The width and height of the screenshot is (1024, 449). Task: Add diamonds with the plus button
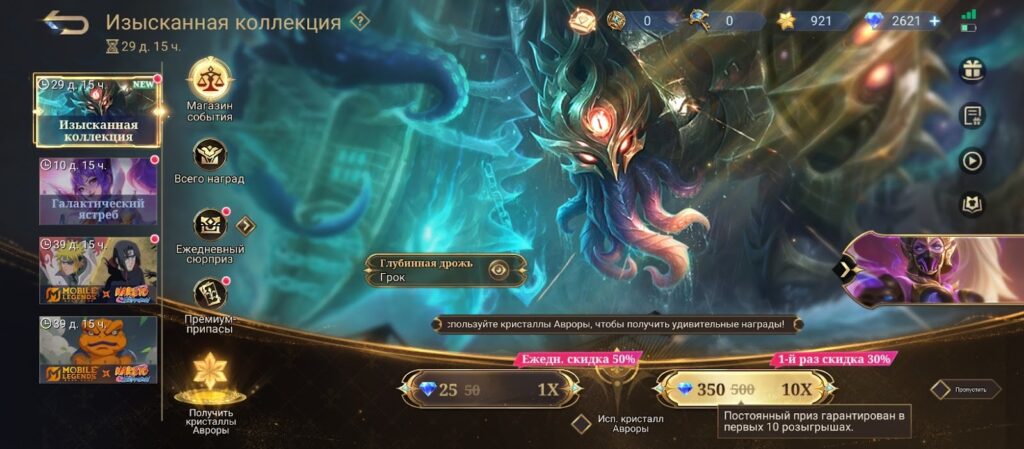(x=934, y=21)
